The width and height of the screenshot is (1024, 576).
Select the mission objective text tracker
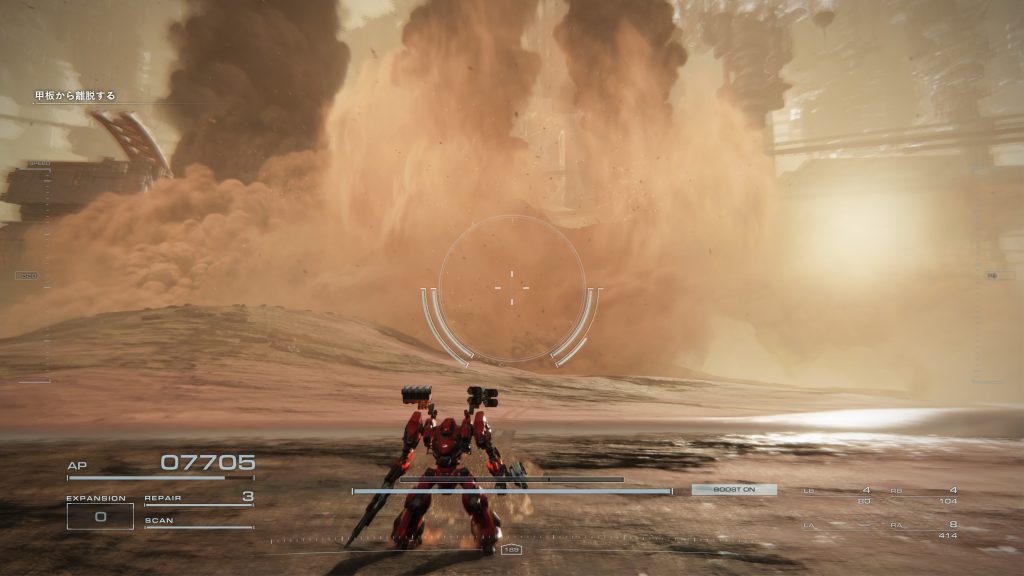[x=76, y=96]
